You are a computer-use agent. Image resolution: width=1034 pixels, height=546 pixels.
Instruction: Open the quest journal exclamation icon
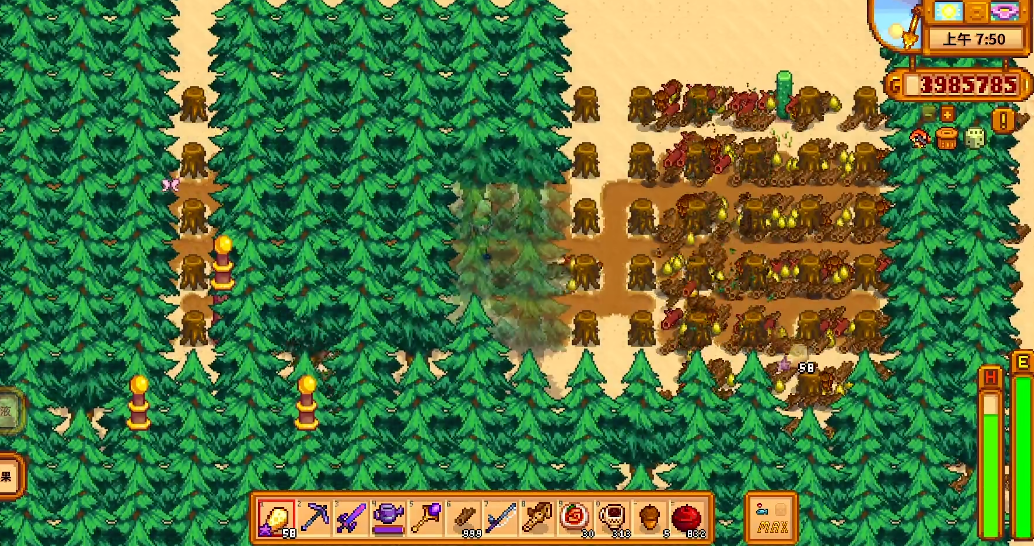click(1003, 120)
